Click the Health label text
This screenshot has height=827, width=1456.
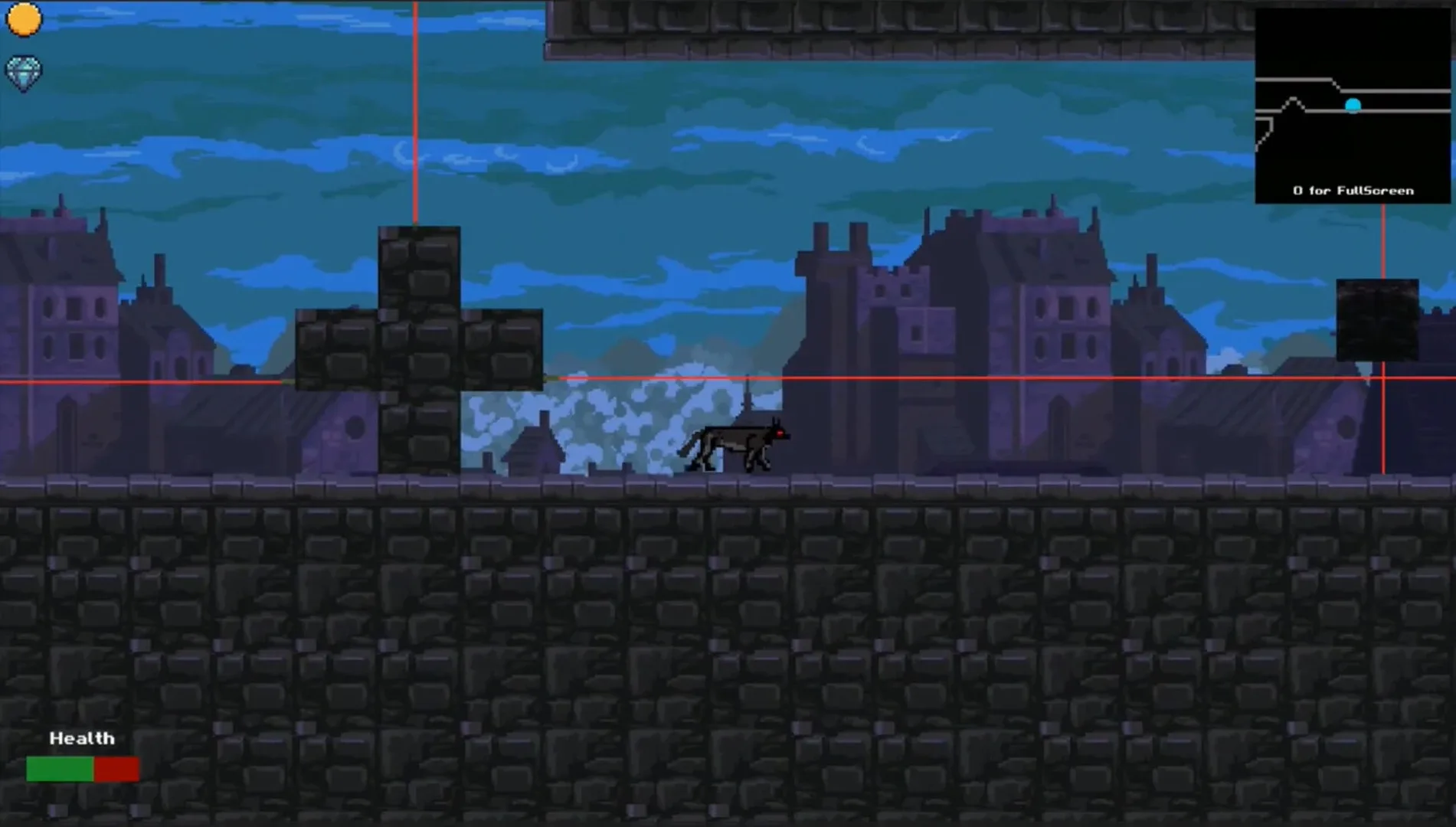[x=81, y=737]
